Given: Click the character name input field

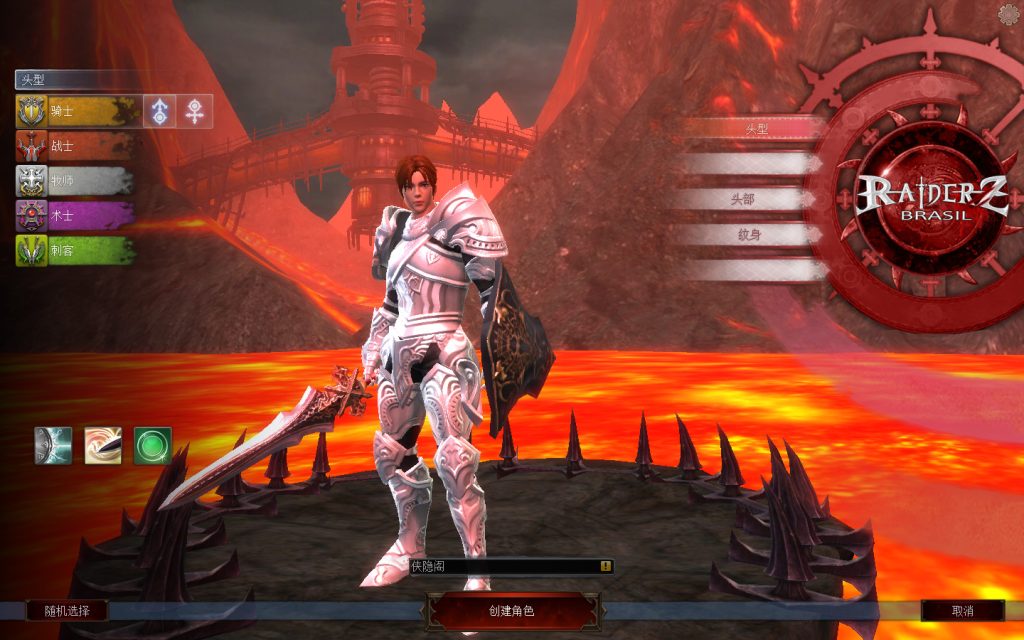Looking at the screenshot, I should [500, 566].
